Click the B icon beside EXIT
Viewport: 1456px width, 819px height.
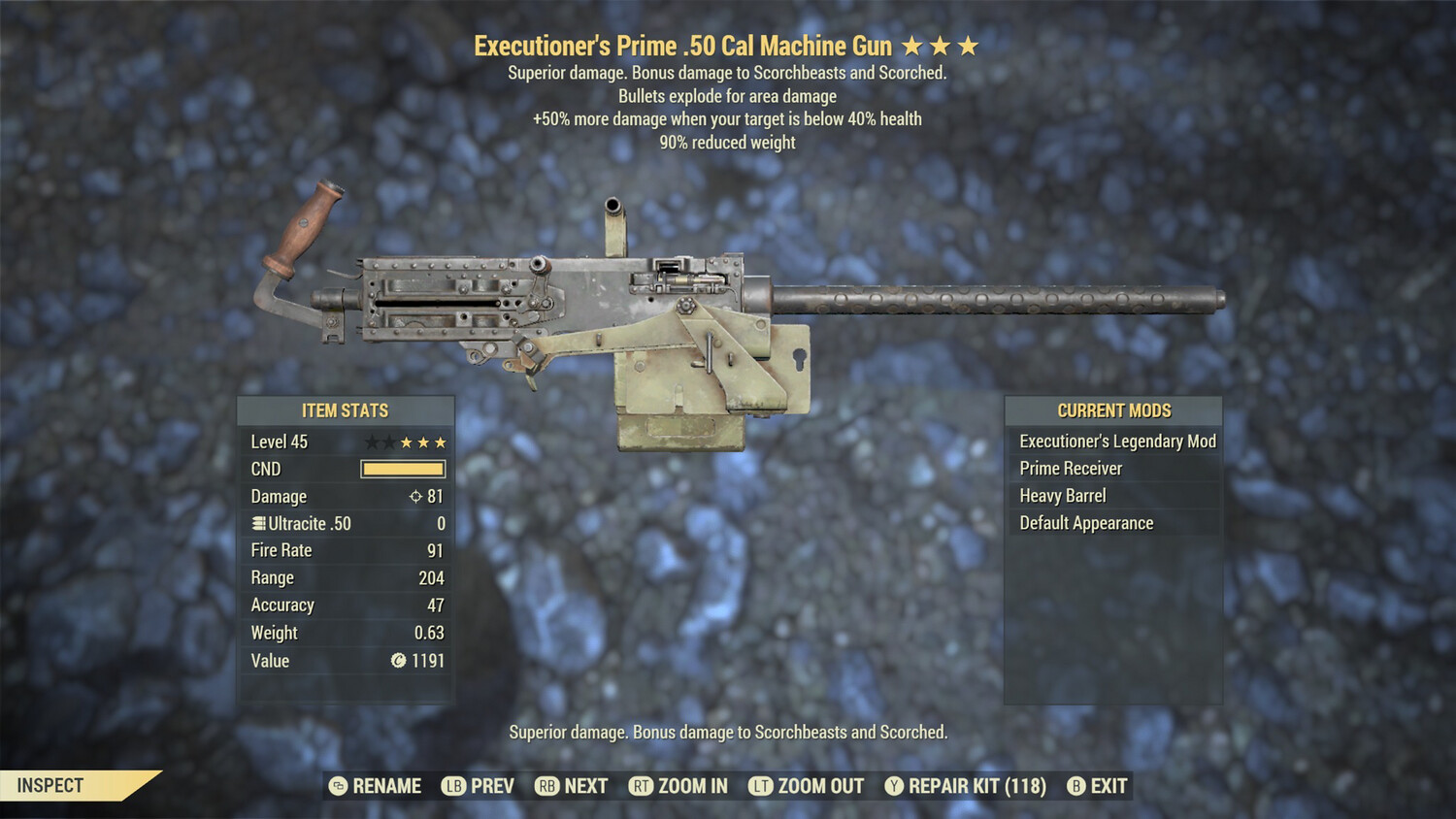pyautogui.click(x=1075, y=786)
